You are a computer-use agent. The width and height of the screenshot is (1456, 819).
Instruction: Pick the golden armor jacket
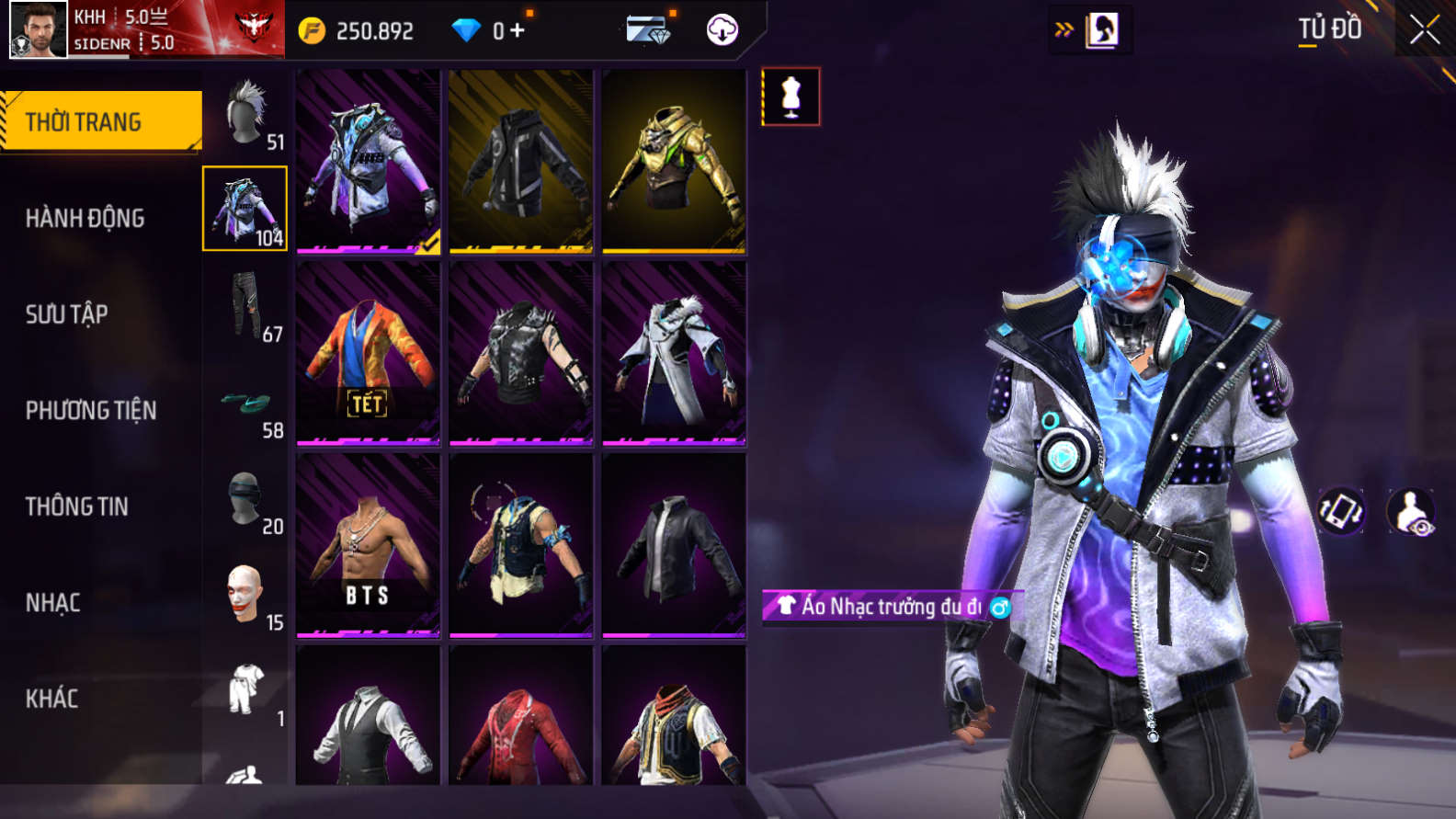coord(674,162)
